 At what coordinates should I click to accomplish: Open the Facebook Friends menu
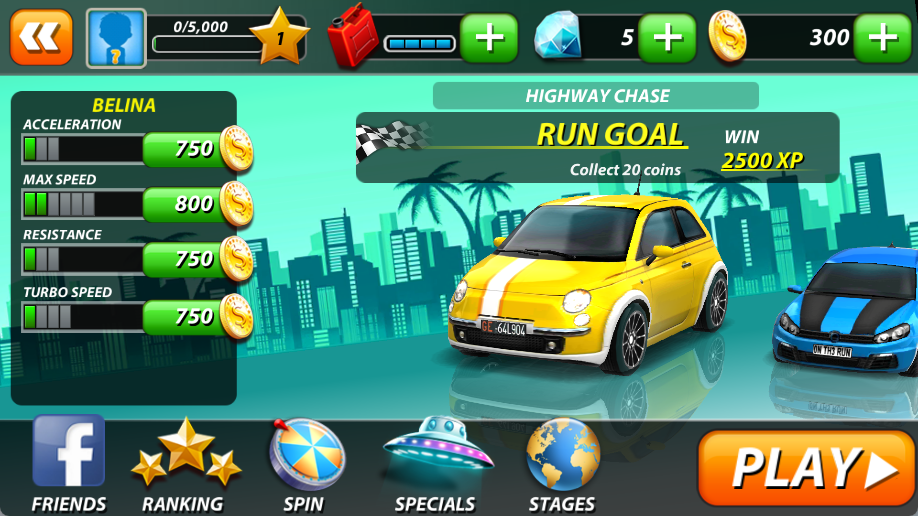[x=68, y=463]
